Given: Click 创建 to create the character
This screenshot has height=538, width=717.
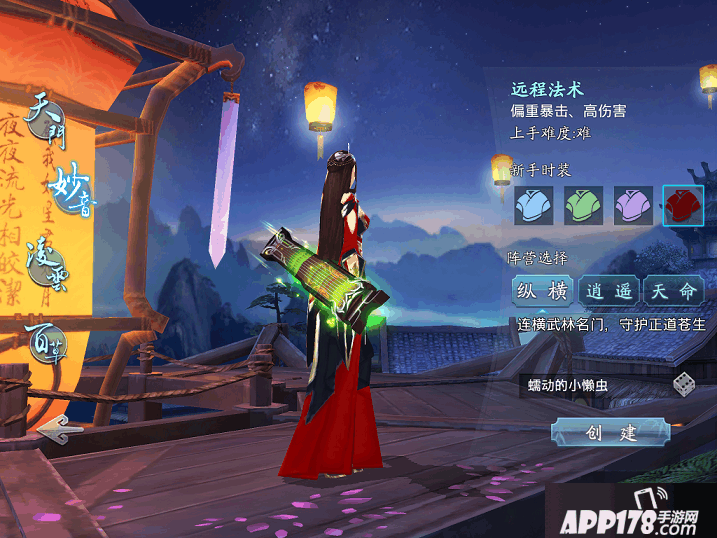Looking at the screenshot, I should [609, 432].
